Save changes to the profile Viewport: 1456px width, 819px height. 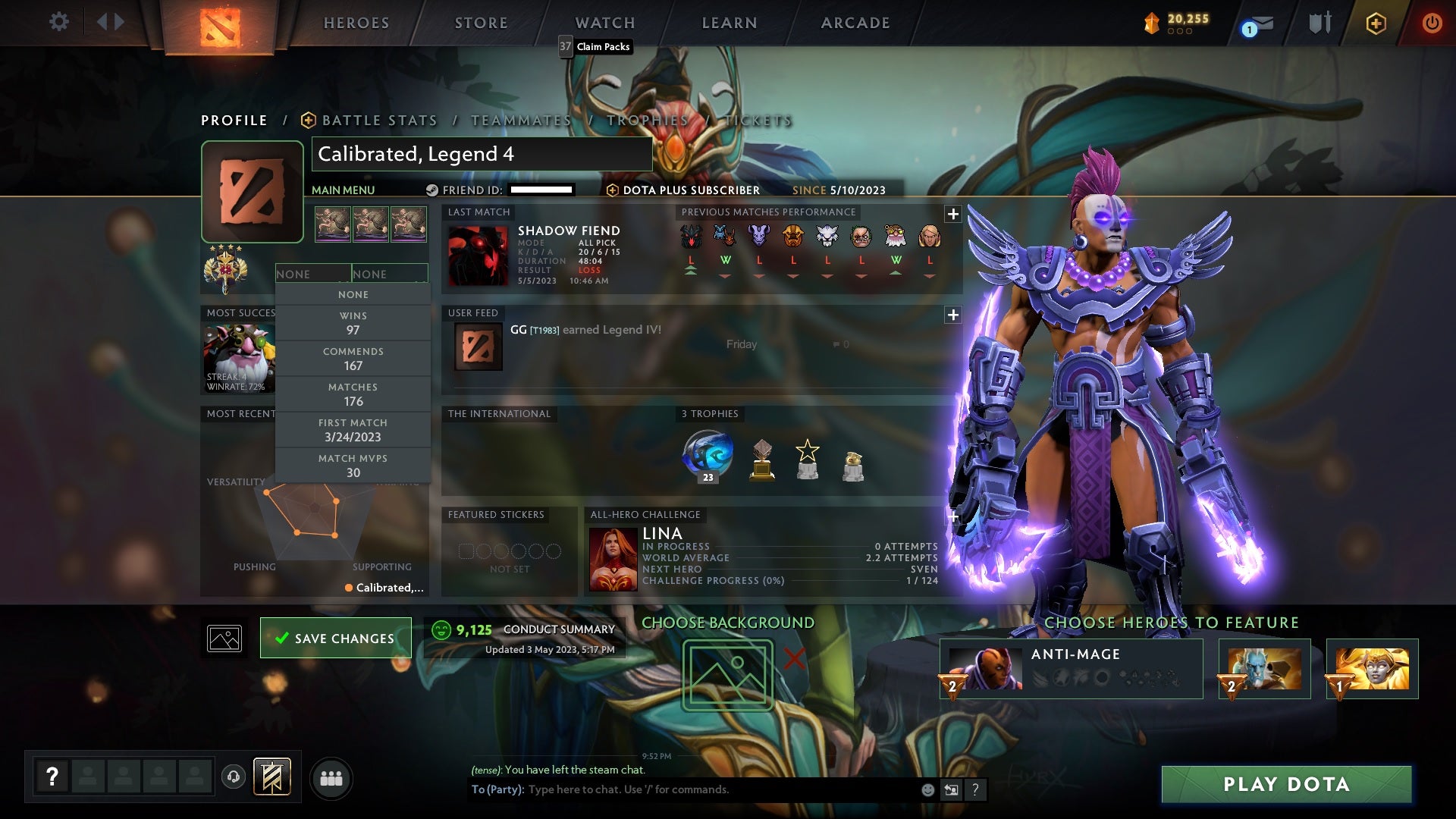point(335,639)
